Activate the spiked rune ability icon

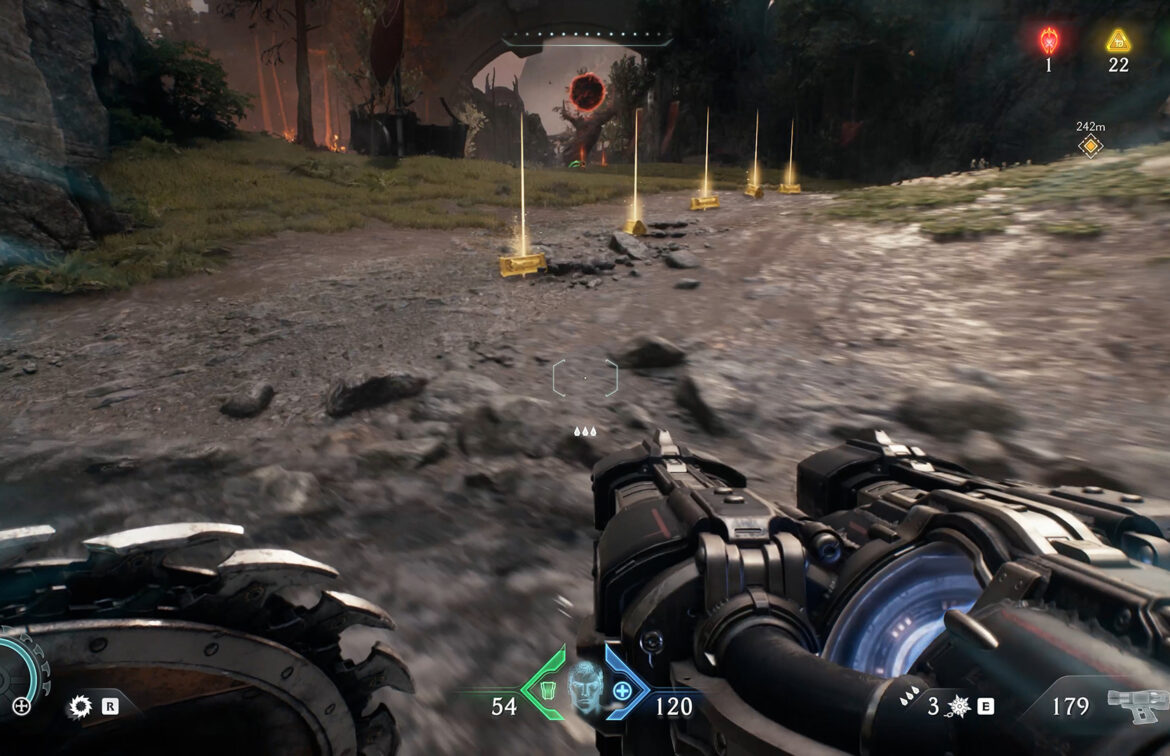[x=958, y=707]
